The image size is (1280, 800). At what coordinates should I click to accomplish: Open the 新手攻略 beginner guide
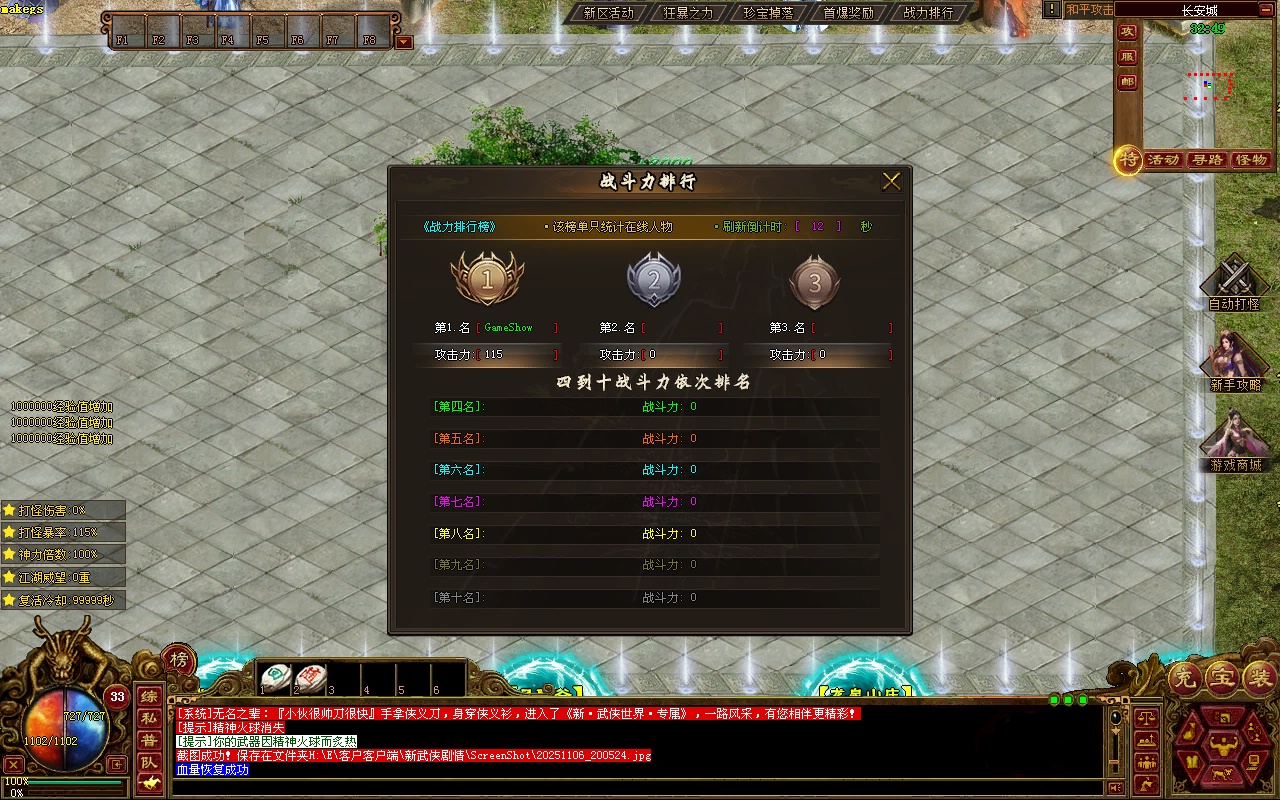coord(1235,362)
